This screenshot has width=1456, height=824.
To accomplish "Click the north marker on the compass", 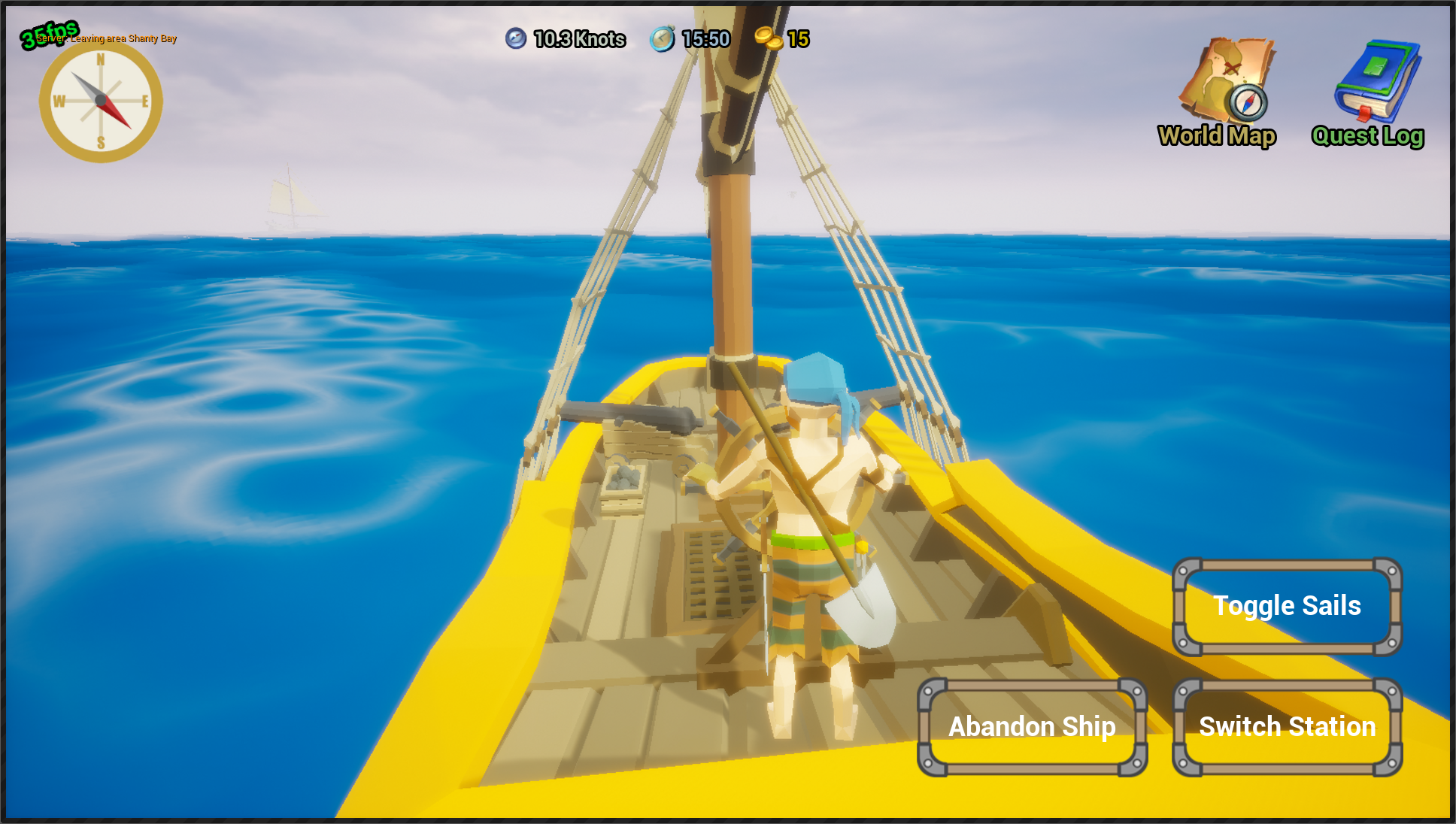I will [x=101, y=59].
